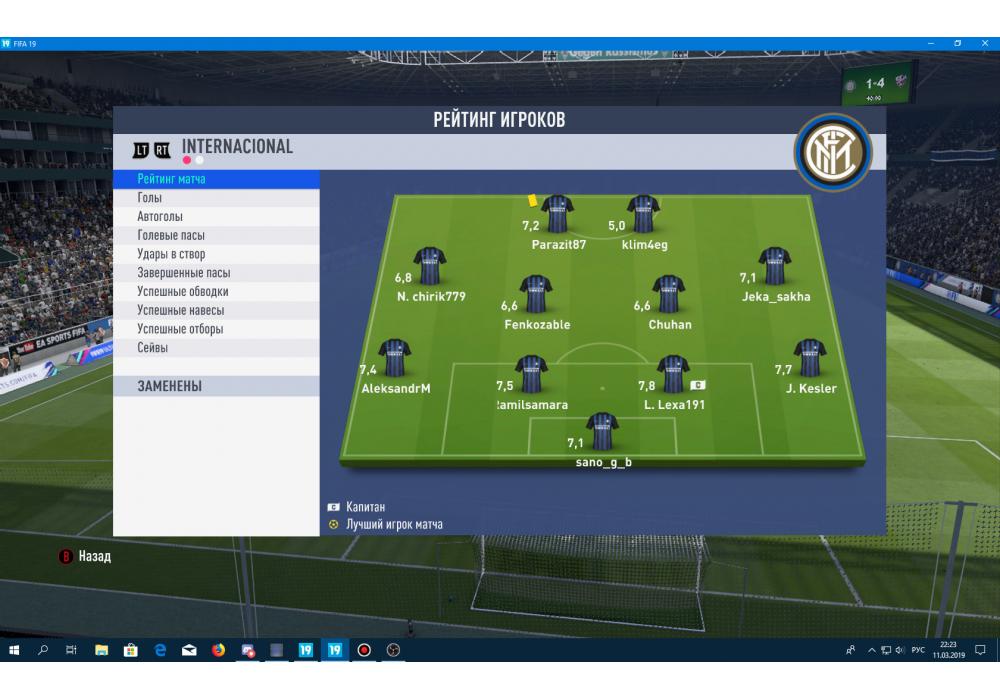Close the FIFA 19 window
Screen dimensions: 1000x700
[x=983, y=43]
